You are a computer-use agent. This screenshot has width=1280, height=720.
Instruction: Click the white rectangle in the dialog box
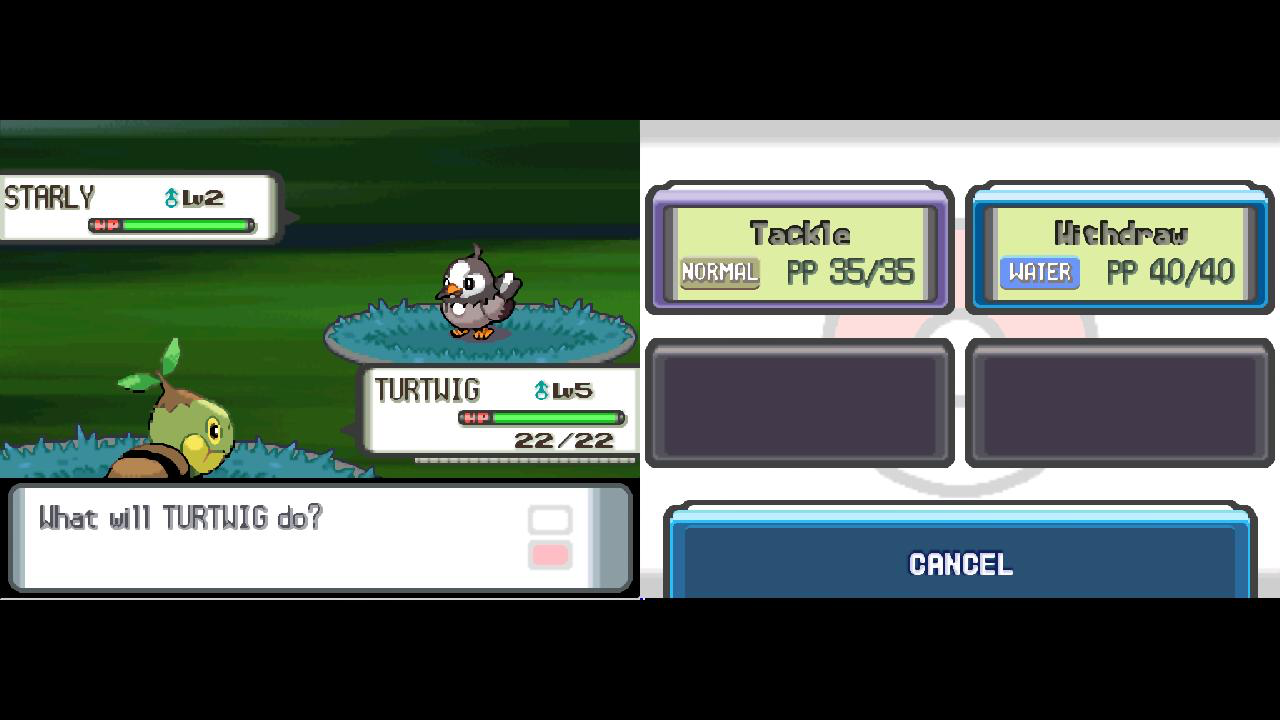click(549, 519)
